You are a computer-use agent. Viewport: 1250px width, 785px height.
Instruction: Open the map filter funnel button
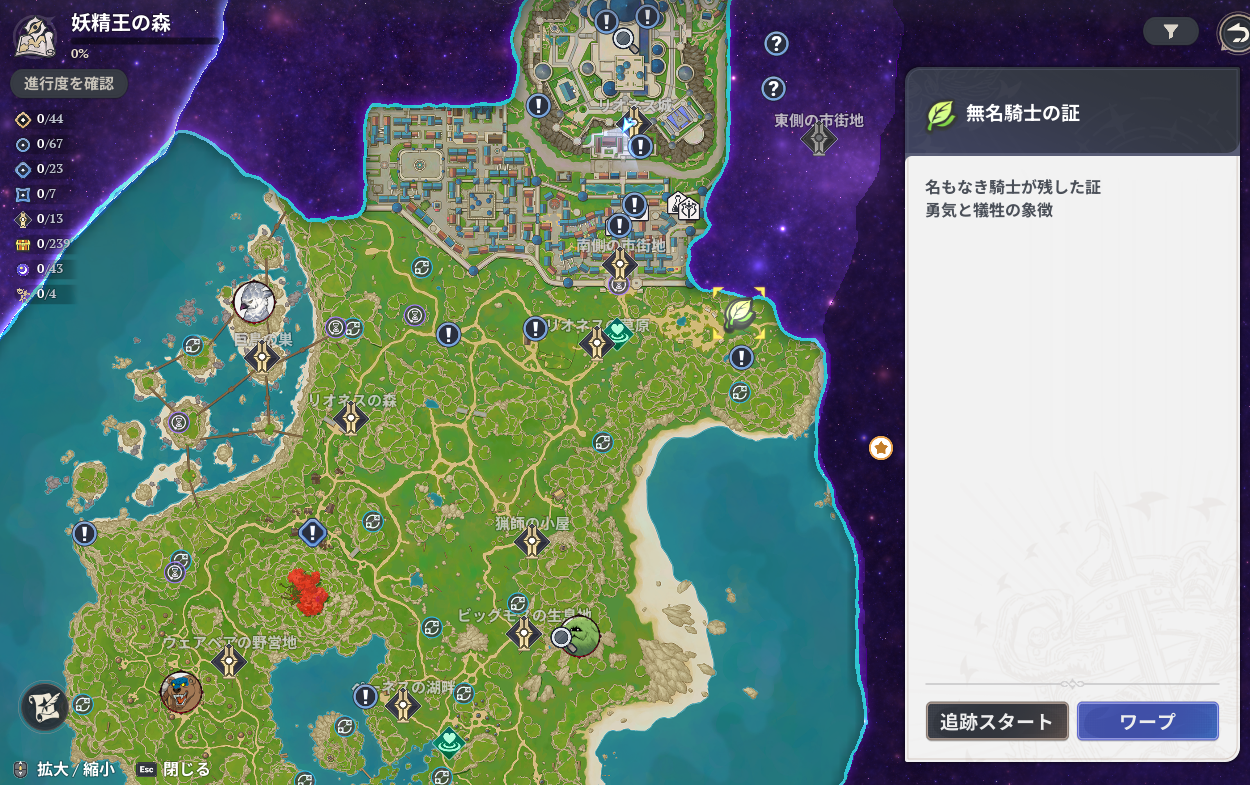click(x=1171, y=32)
